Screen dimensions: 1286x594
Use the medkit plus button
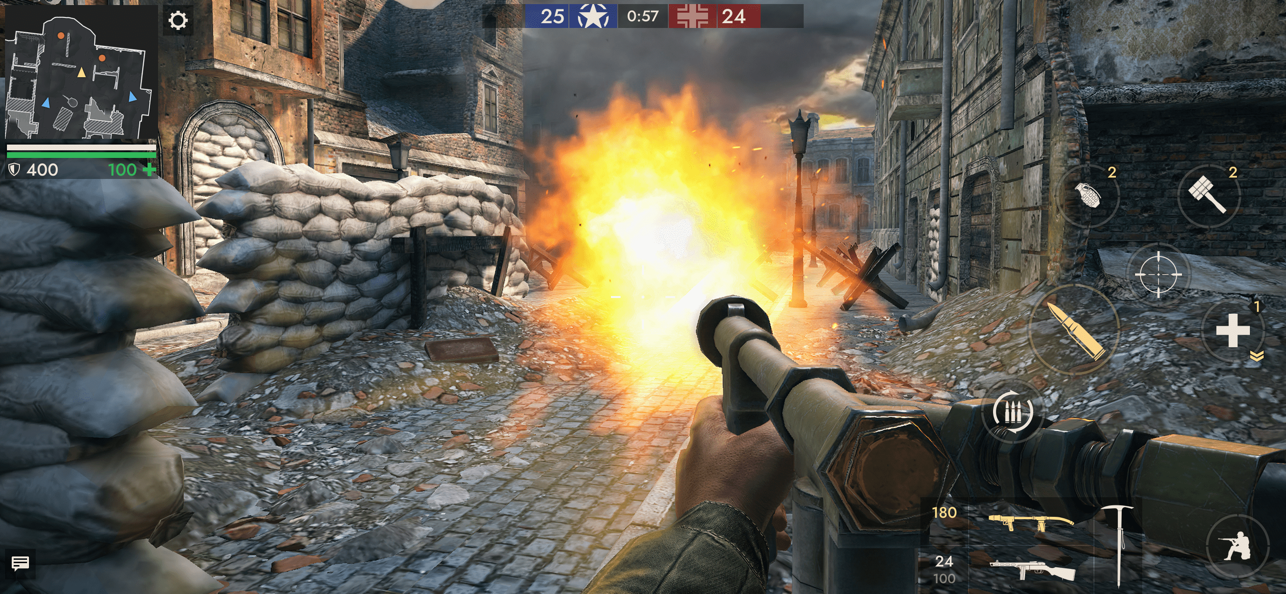[x=1232, y=331]
